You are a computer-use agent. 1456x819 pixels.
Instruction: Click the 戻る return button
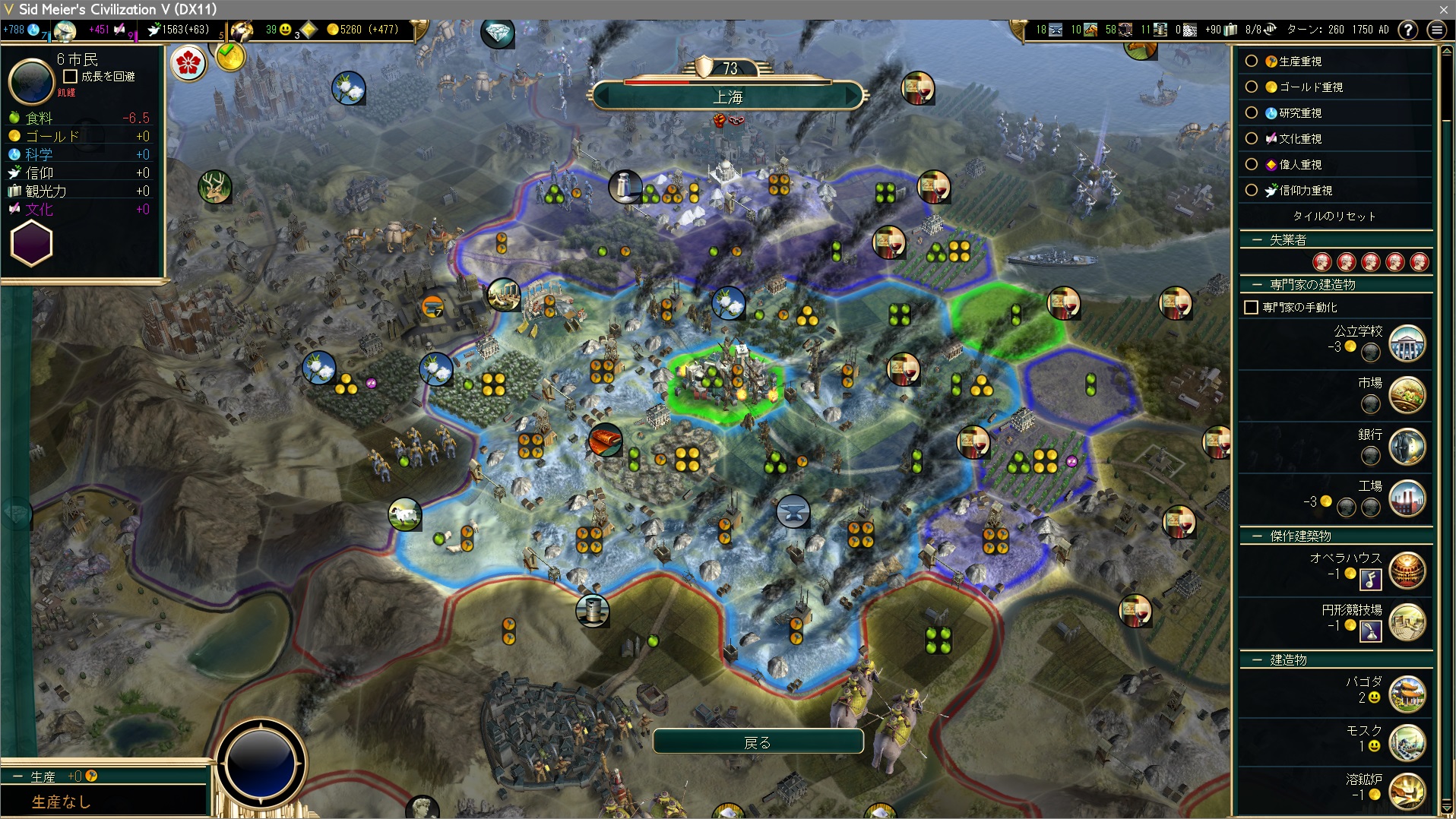coord(758,742)
